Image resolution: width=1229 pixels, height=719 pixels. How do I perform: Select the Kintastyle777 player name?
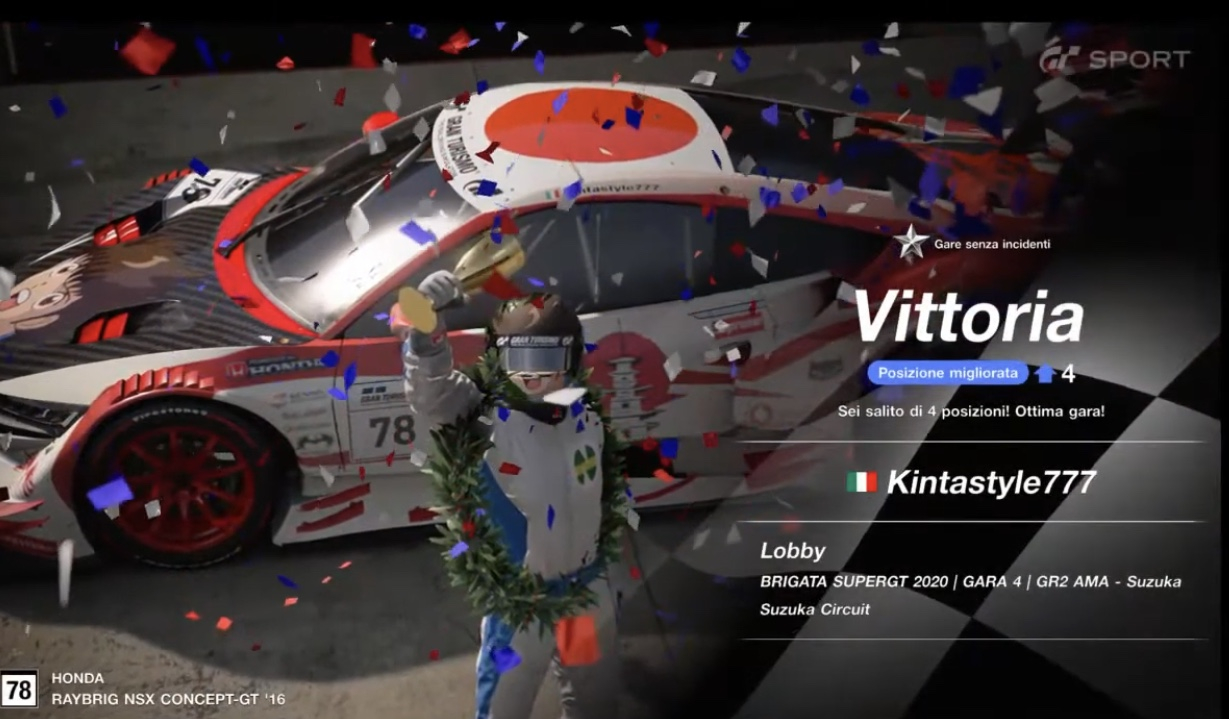coord(991,482)
